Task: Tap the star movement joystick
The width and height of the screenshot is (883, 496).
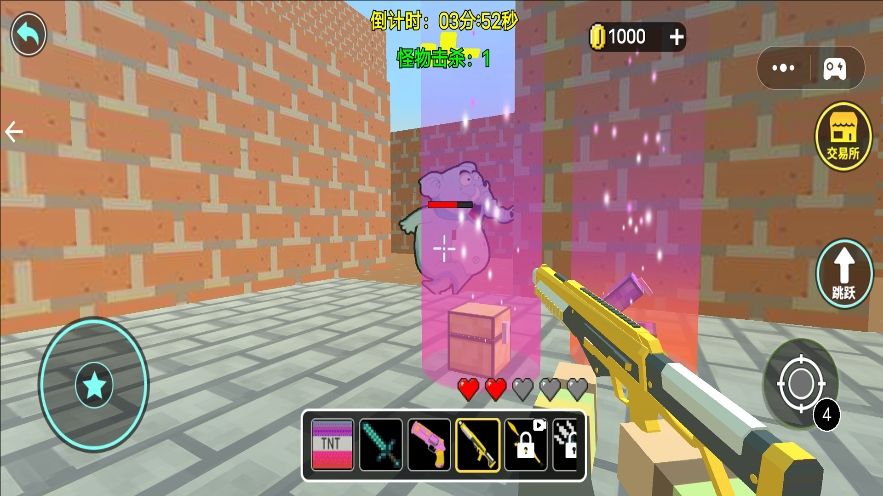Action: (94, 384)
